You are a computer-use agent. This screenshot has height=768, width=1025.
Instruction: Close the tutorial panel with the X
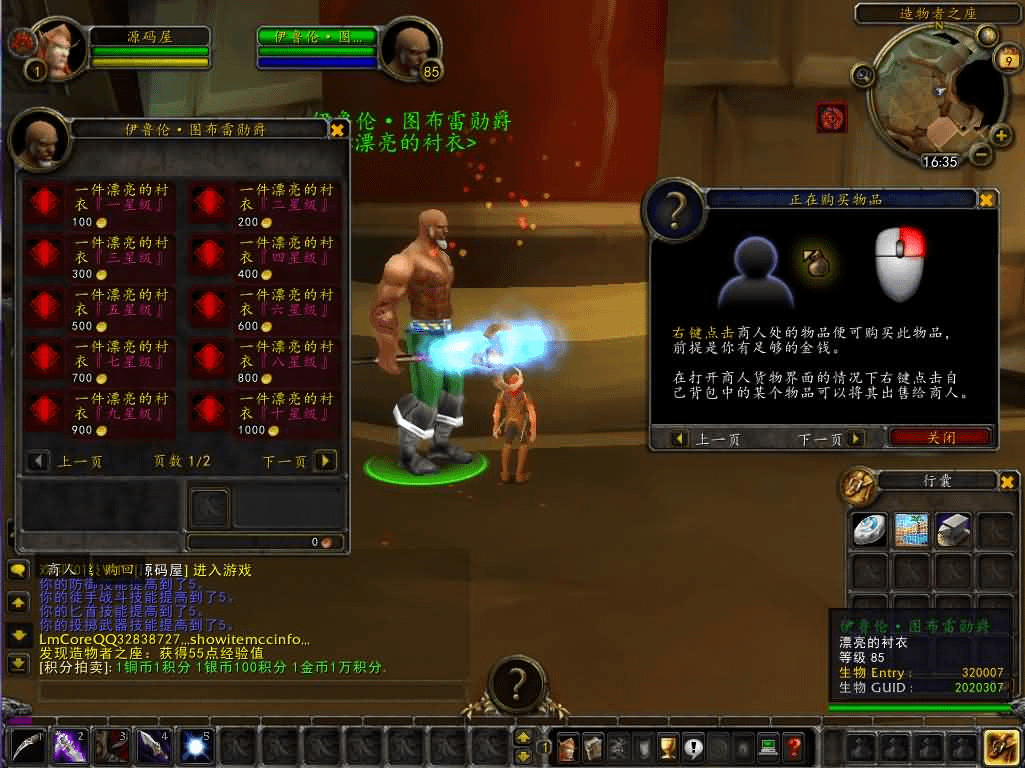[x=986, y=200]
